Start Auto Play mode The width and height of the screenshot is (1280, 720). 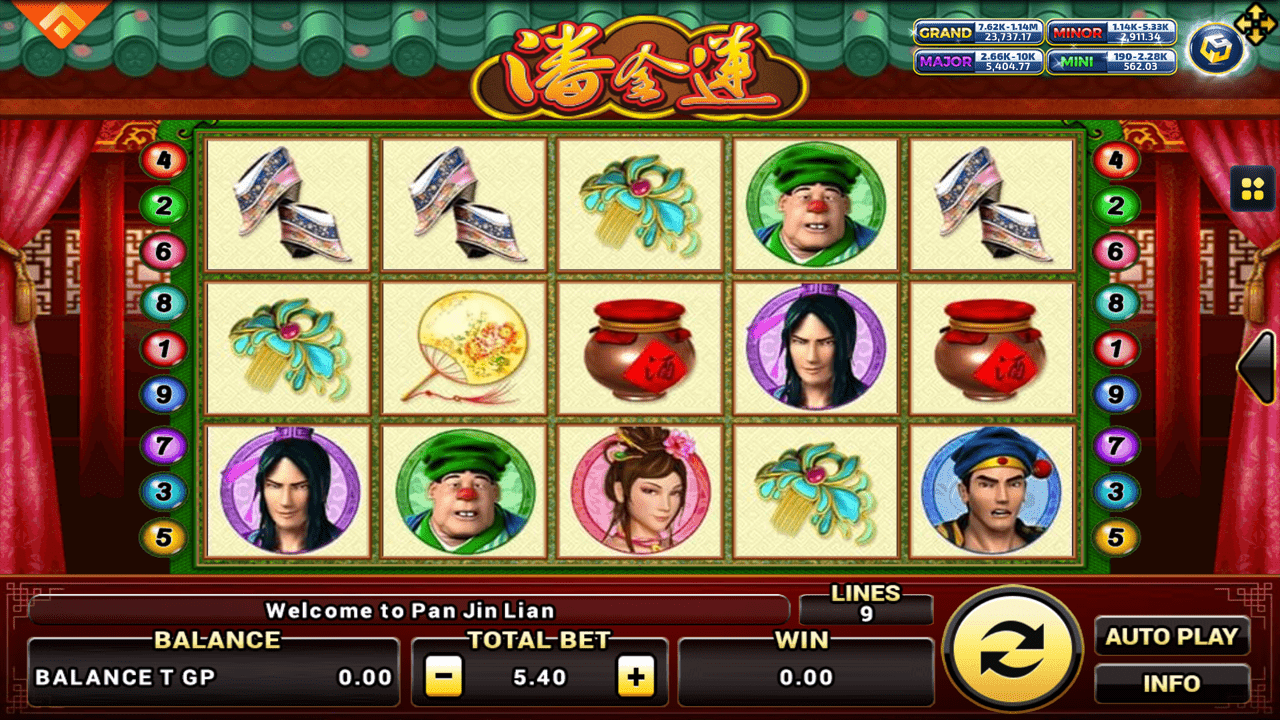(x=1171, y=636)
